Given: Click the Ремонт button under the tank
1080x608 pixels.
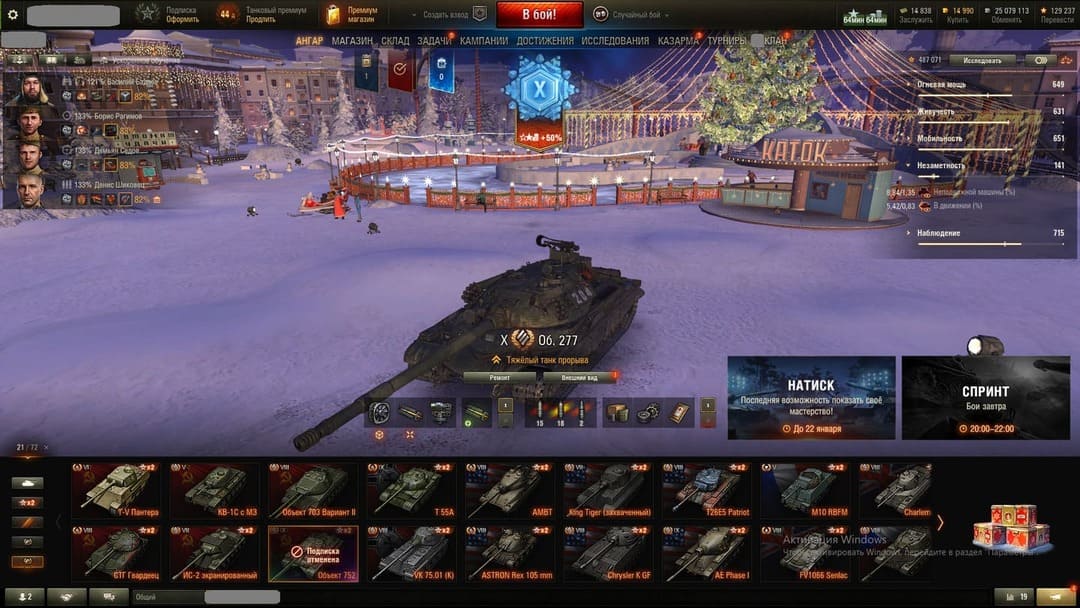Looking at the screenshot, I should click(x=500, y=377).
